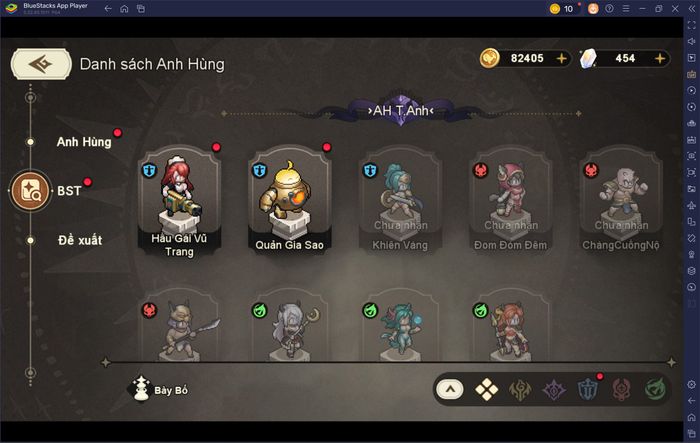Filter heroes by green swirl faction
This screenshot has width=700, height=443.
tap(655, 389)
